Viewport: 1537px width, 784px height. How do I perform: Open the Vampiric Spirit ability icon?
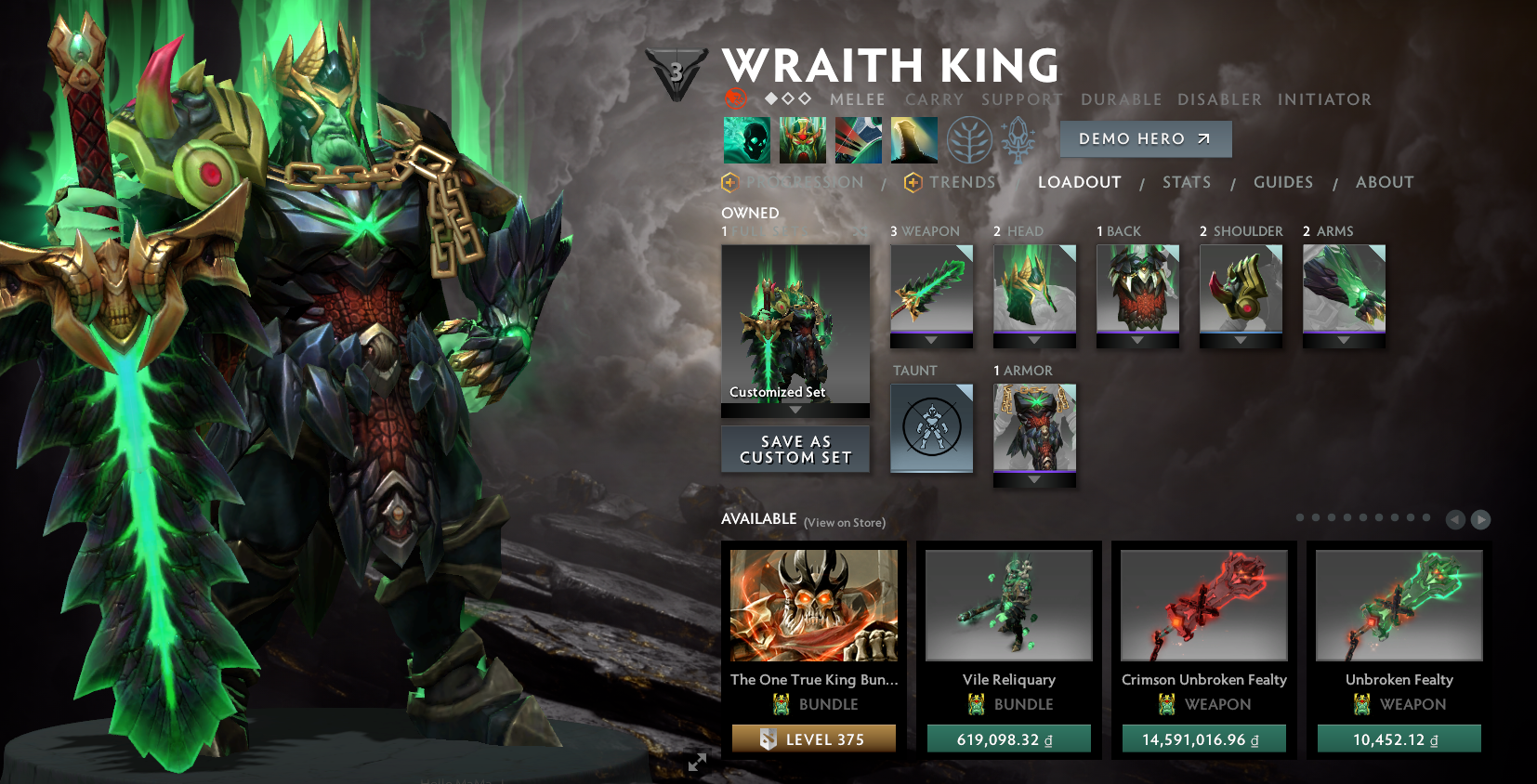coord(802,138)
